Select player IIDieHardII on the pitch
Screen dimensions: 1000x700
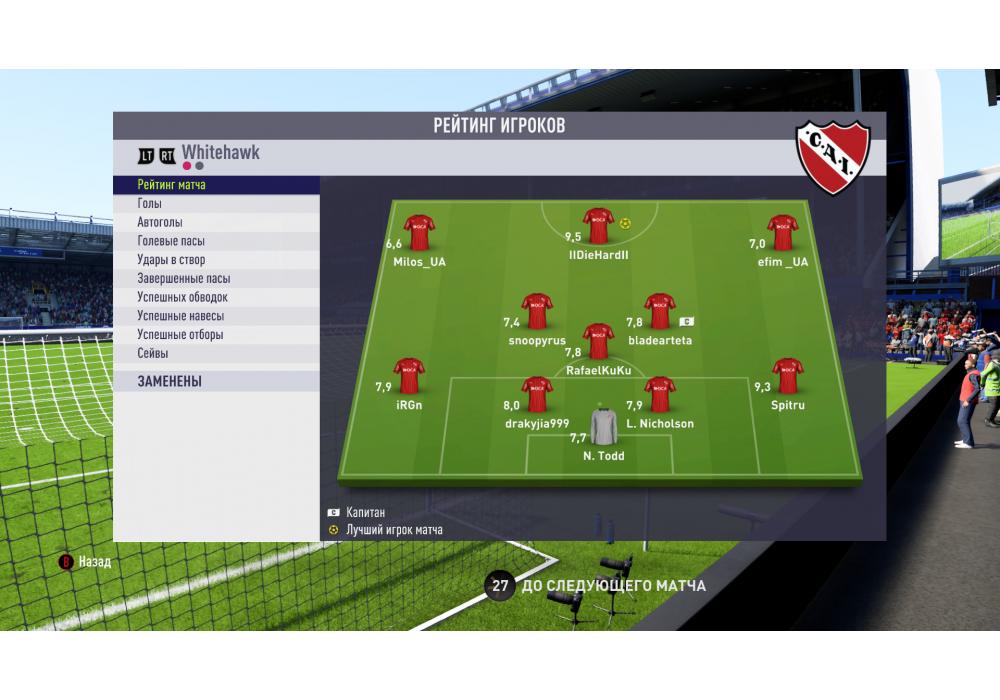pyautogui.click(x=598, y=227)
